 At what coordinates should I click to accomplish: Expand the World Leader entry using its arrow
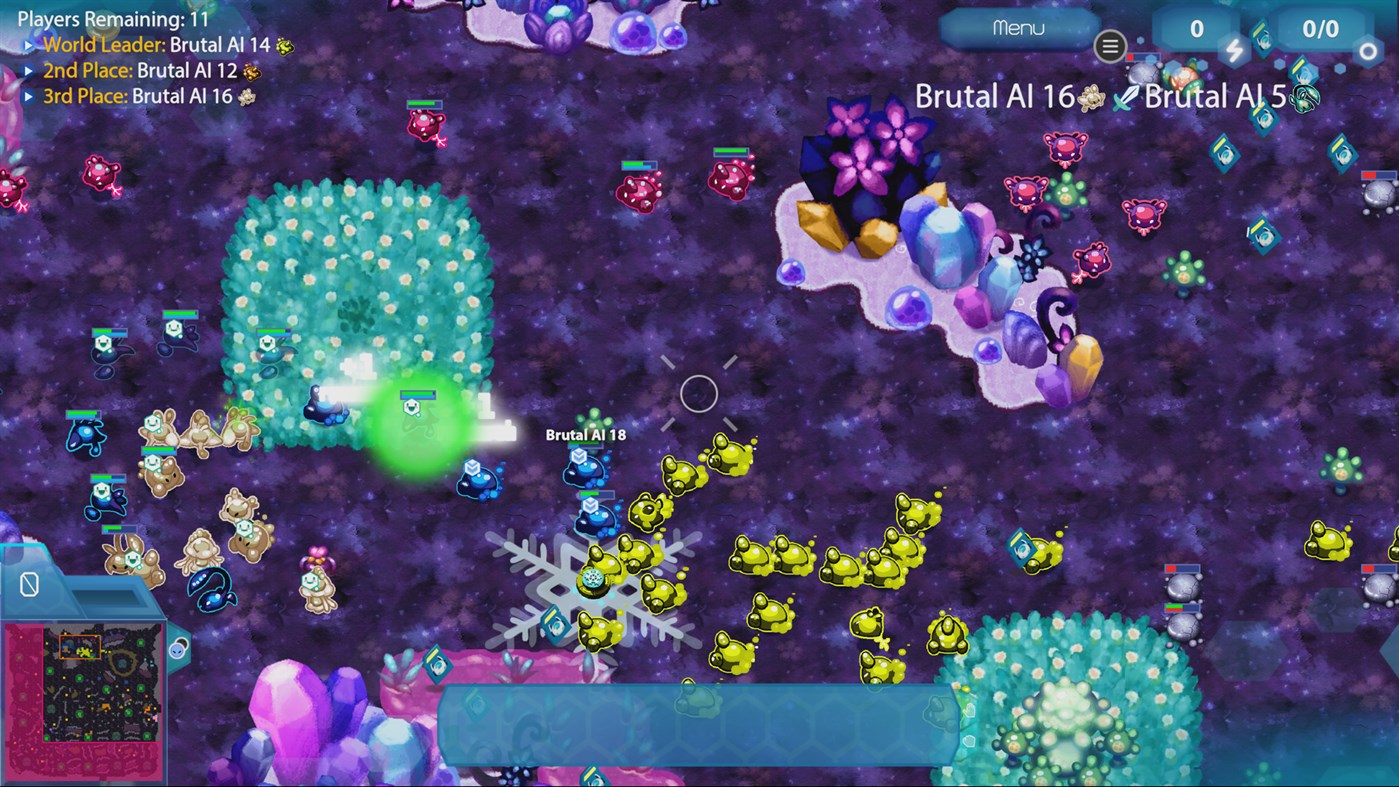(30, 45)
